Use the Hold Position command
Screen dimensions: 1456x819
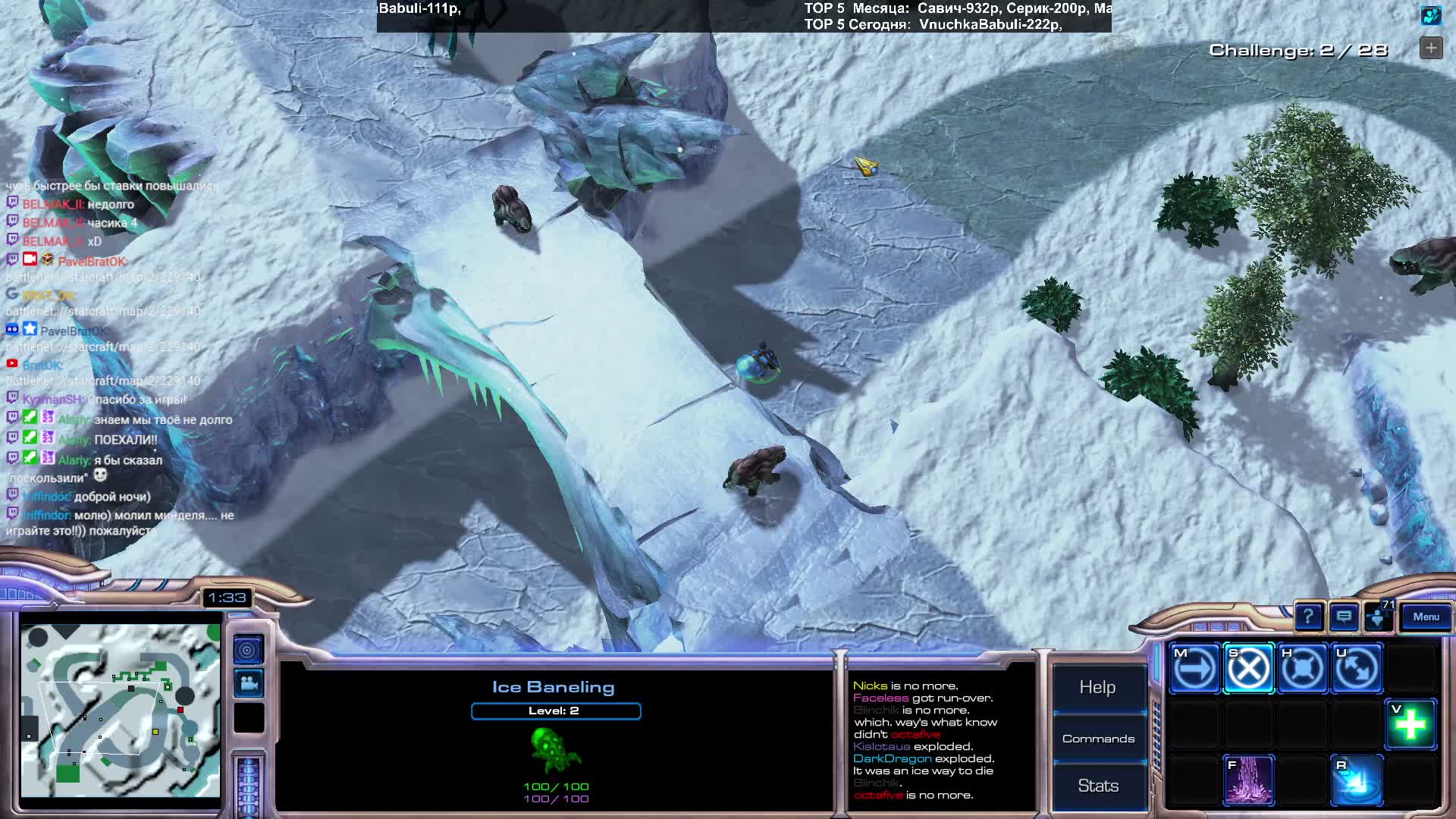point(1302,669)
